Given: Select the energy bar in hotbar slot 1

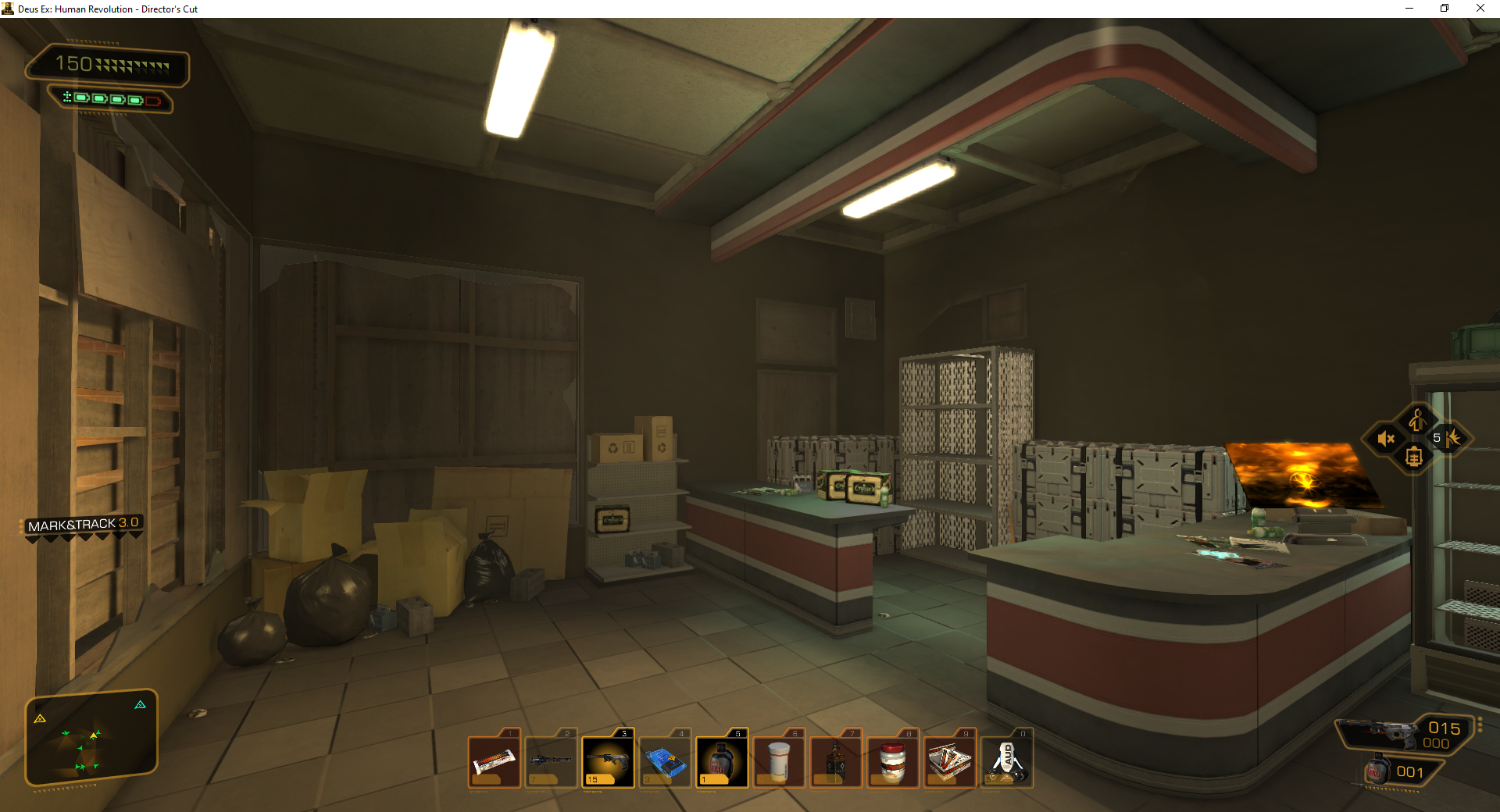Looking at the screenshot, I should (x=494, y=760).
